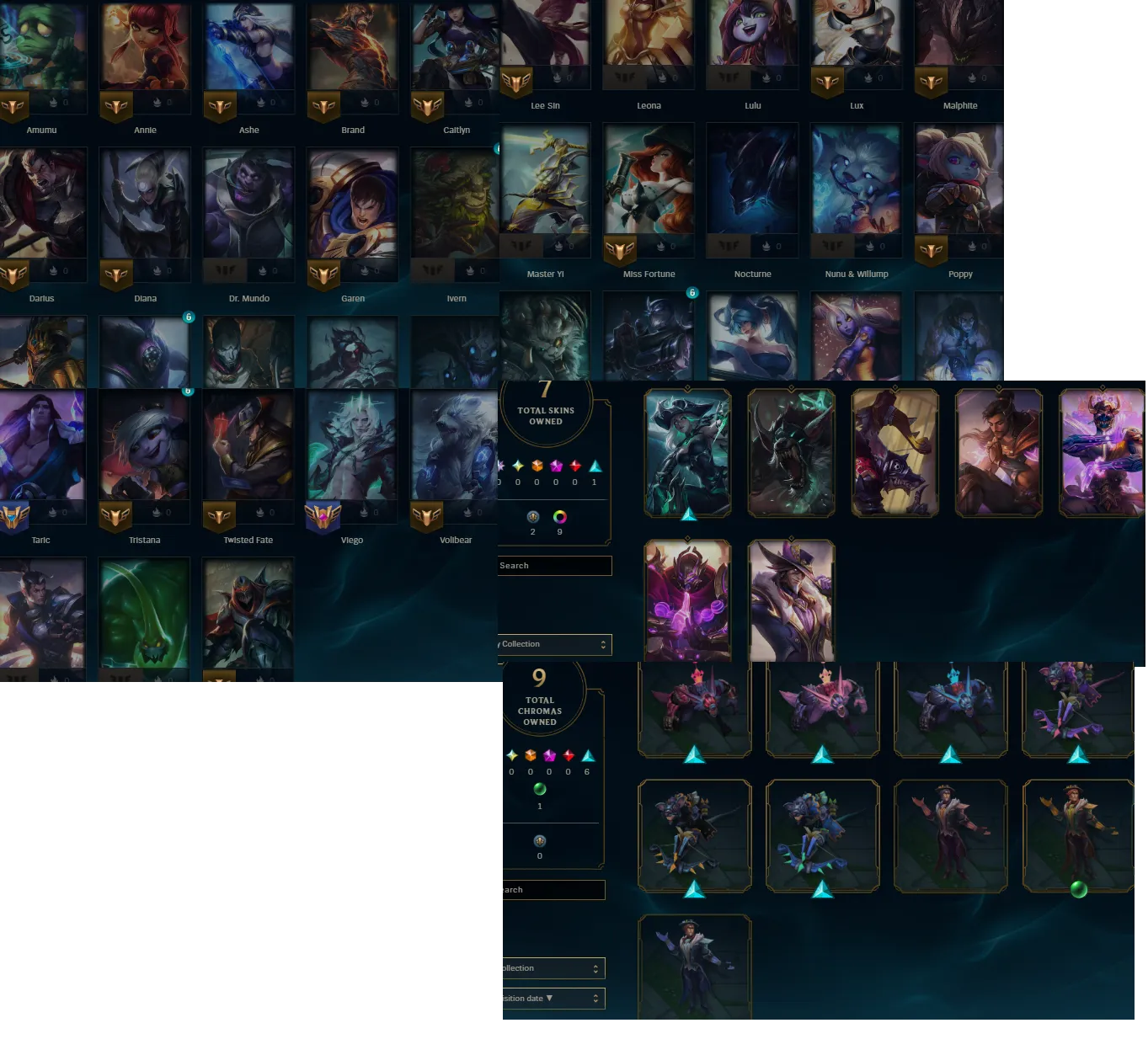Open the Collection dropdown in chromas panel
The height and width of the screenshot is (1039, 1148).
(552, 967)
